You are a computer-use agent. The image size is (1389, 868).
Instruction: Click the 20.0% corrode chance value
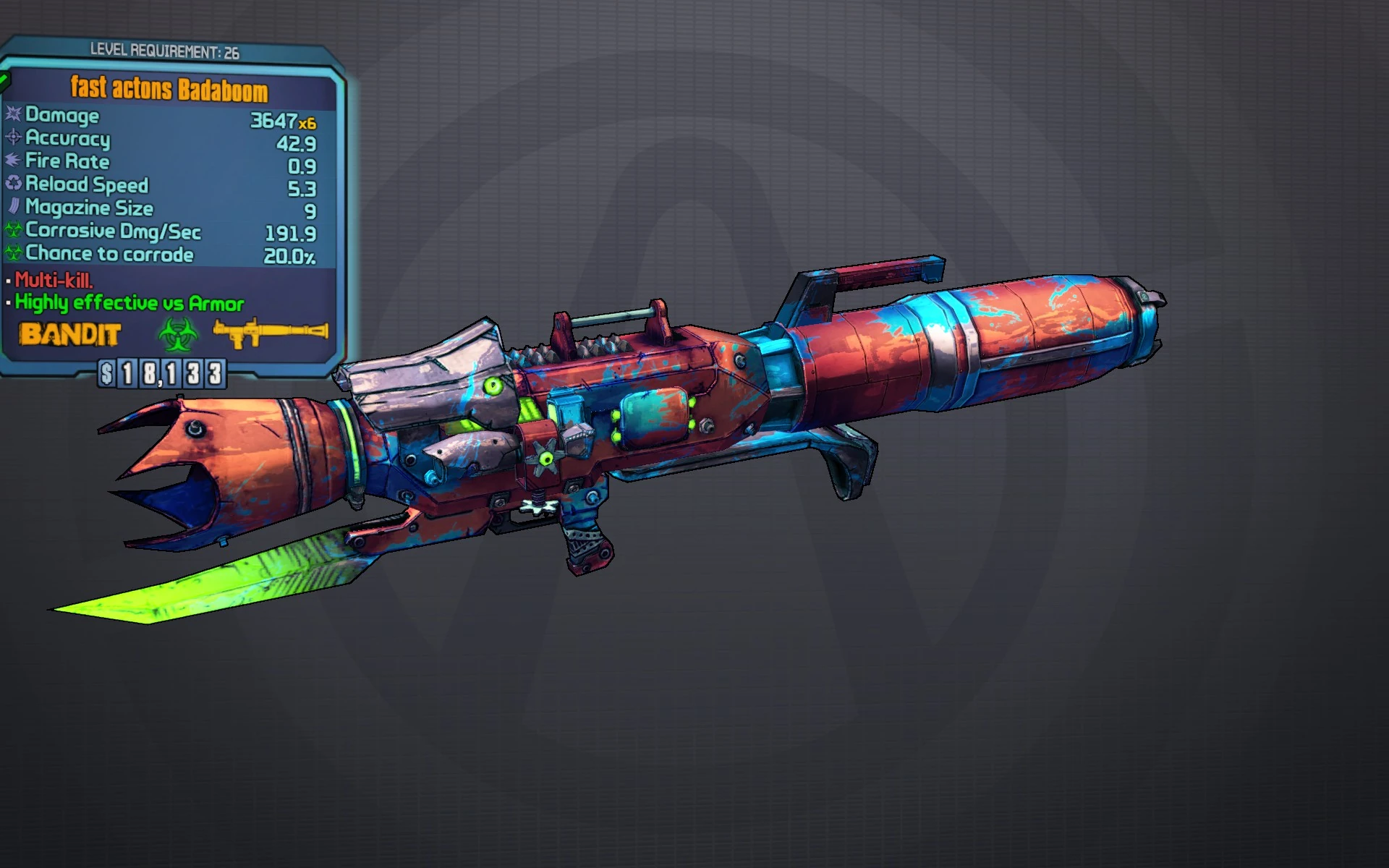(x=289, y=255)
